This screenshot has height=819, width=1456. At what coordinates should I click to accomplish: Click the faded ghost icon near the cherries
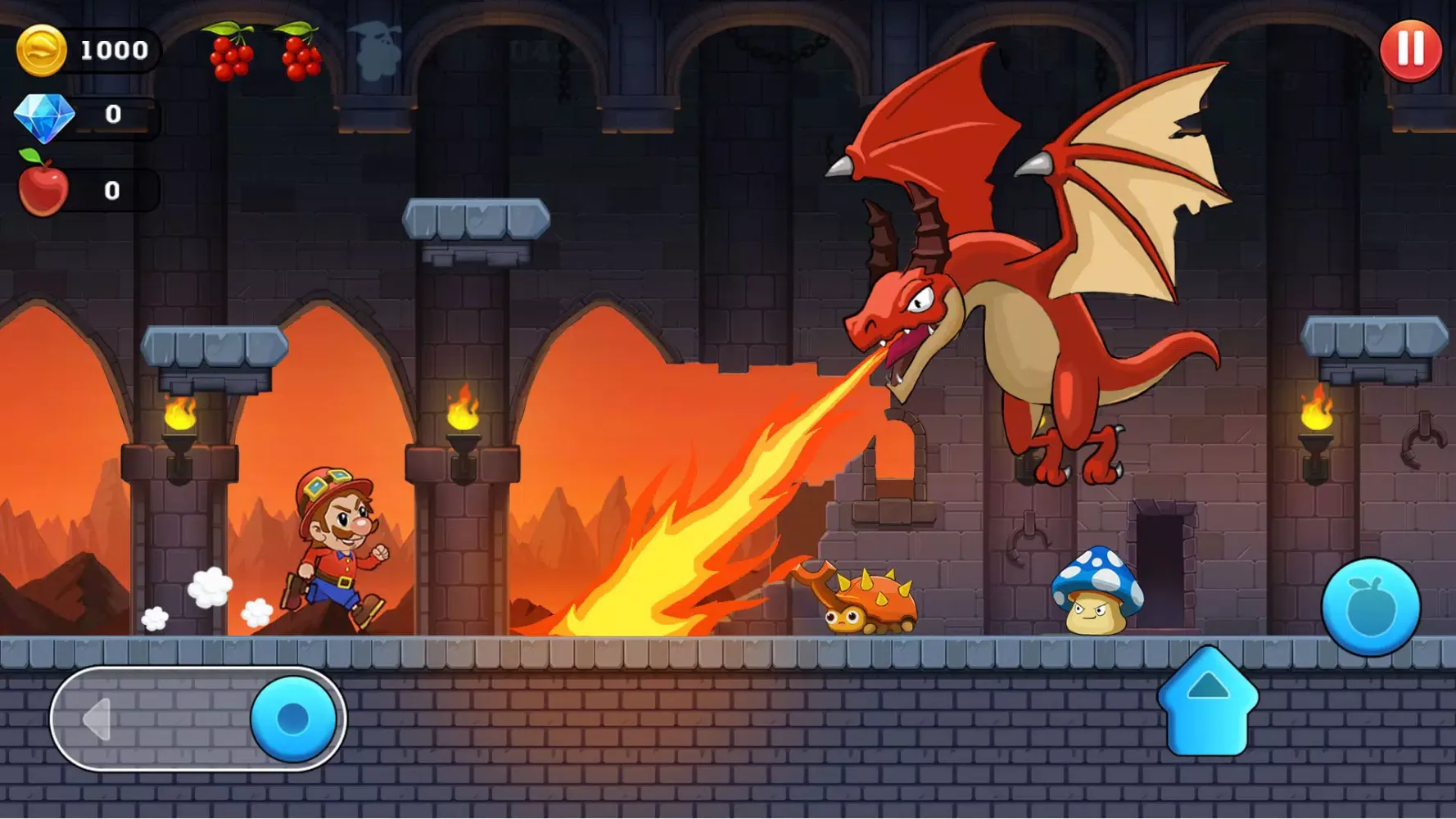[376, 48]
